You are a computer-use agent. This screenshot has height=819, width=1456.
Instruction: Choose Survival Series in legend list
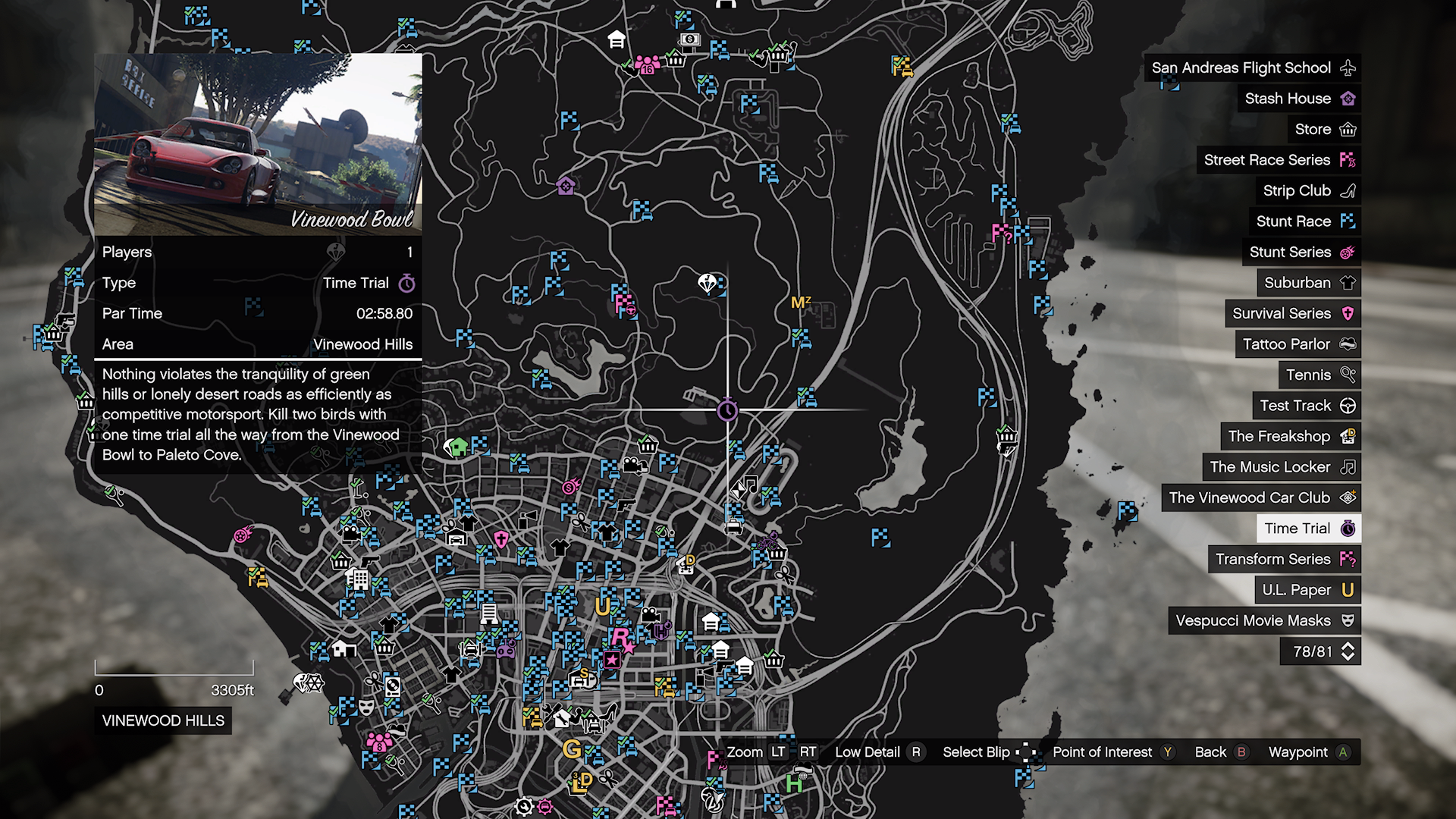coord(1292,313)
